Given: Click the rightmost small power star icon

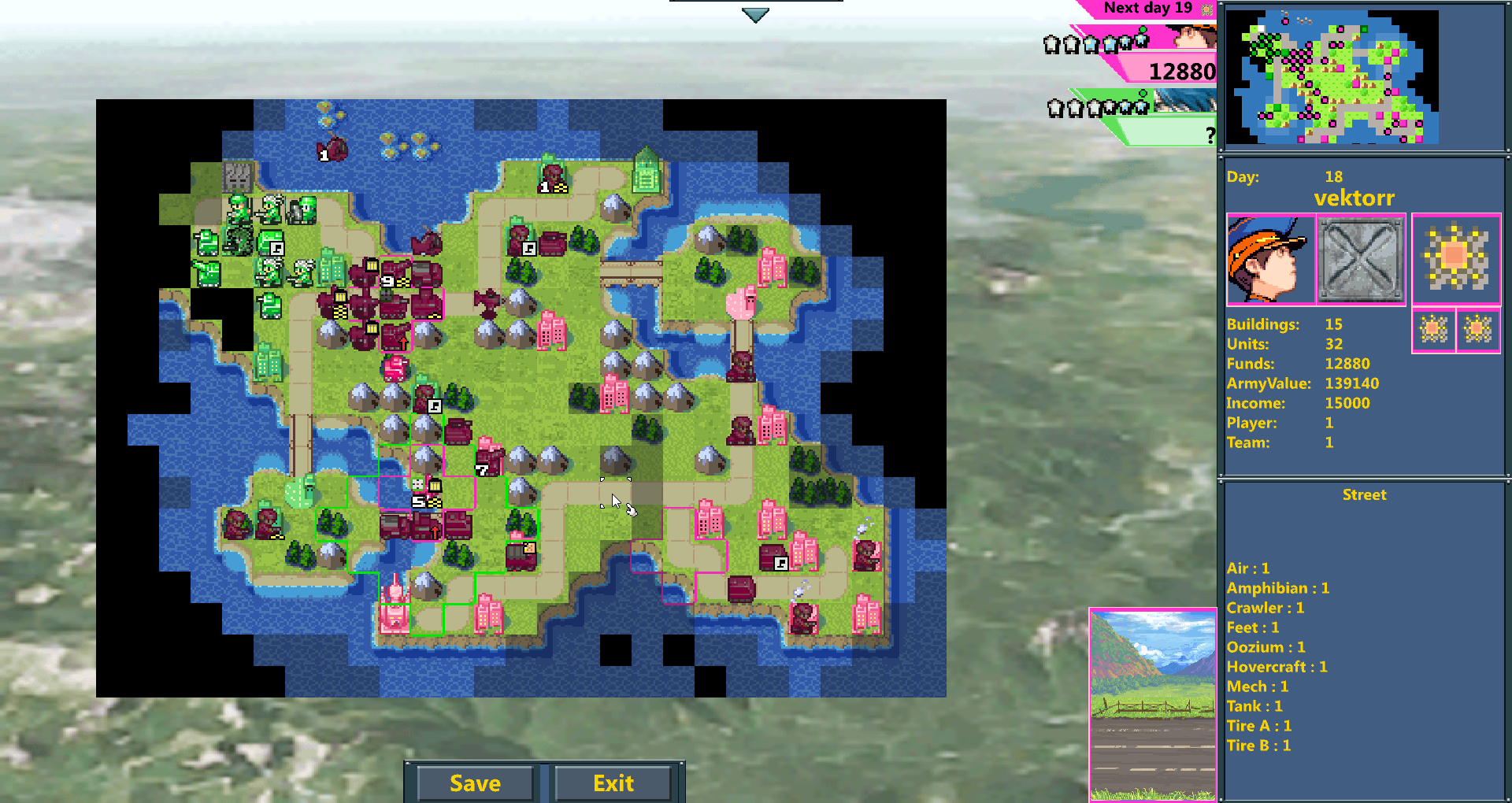Looking at the screenshot, I should pyautogui.click(x=1478, y=330).
